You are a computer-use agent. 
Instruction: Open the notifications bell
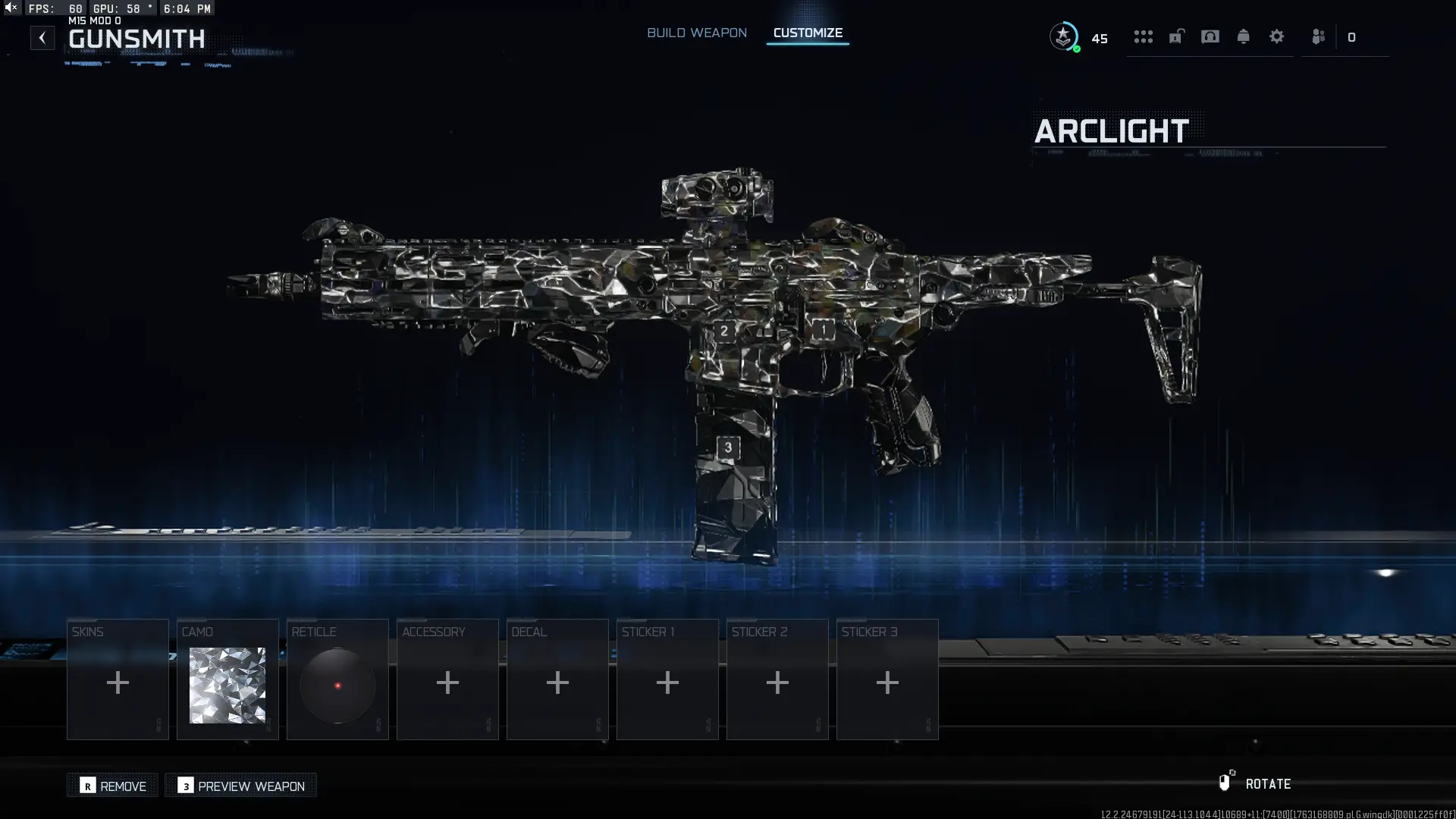(x=1244, y=36)
